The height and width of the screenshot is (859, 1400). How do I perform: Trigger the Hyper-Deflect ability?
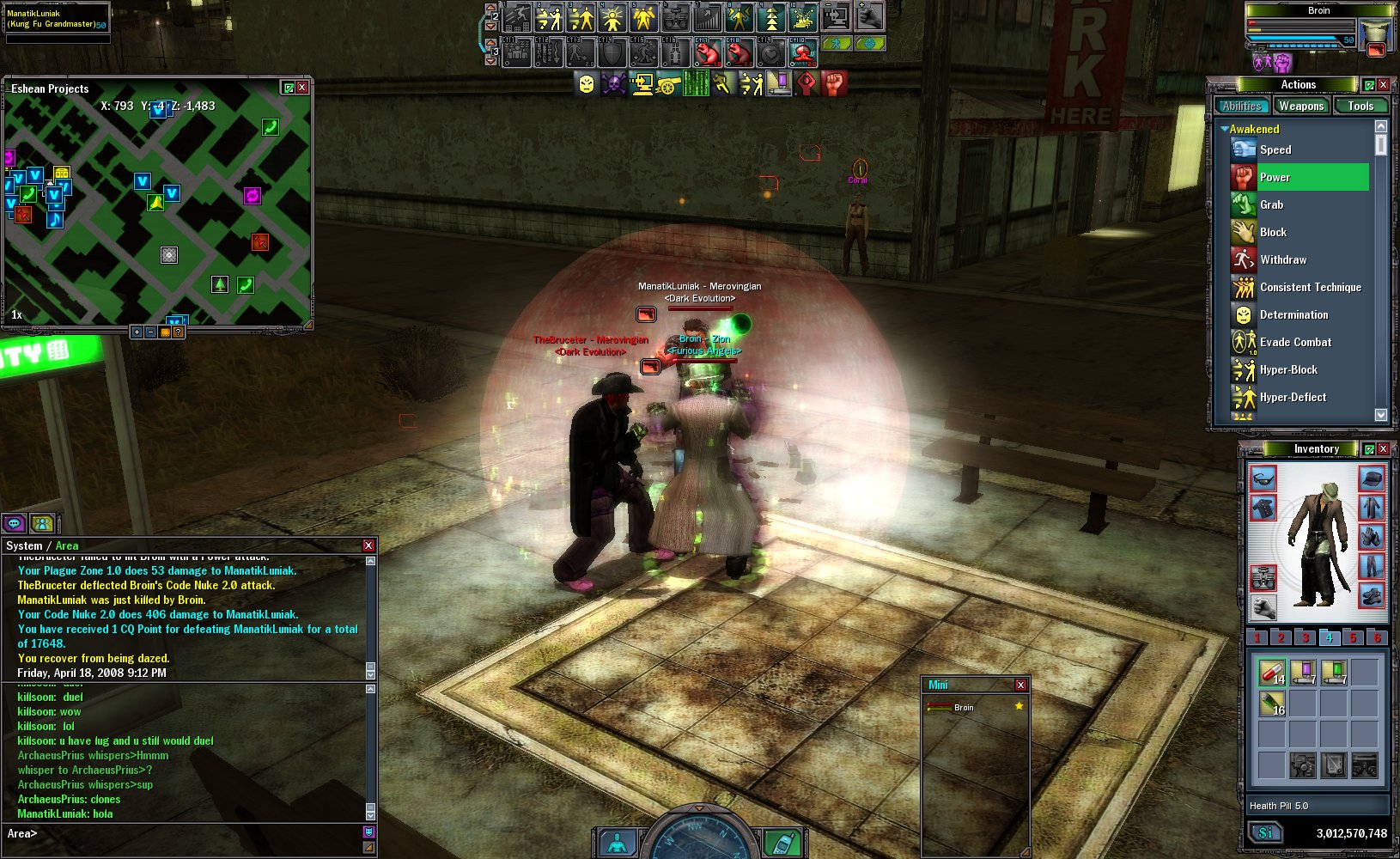tap(1293, 398)
